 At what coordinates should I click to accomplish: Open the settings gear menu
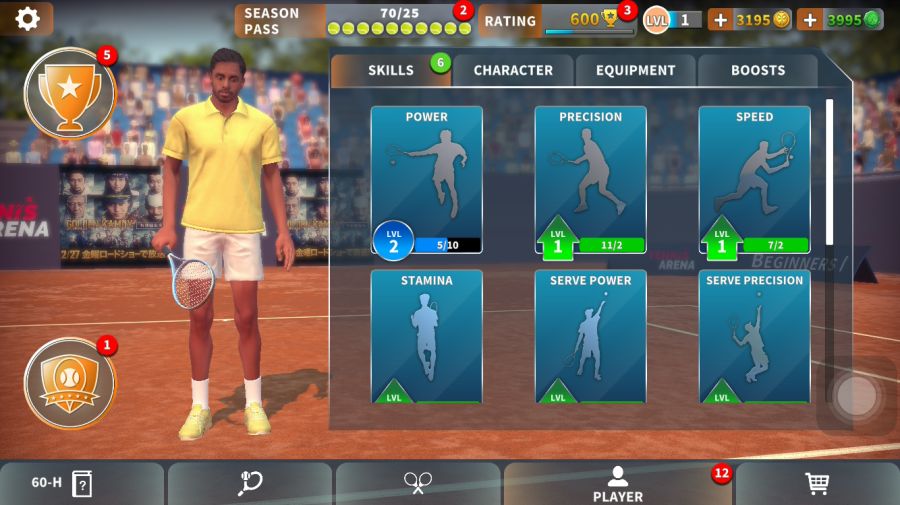(x=27, y=19)
